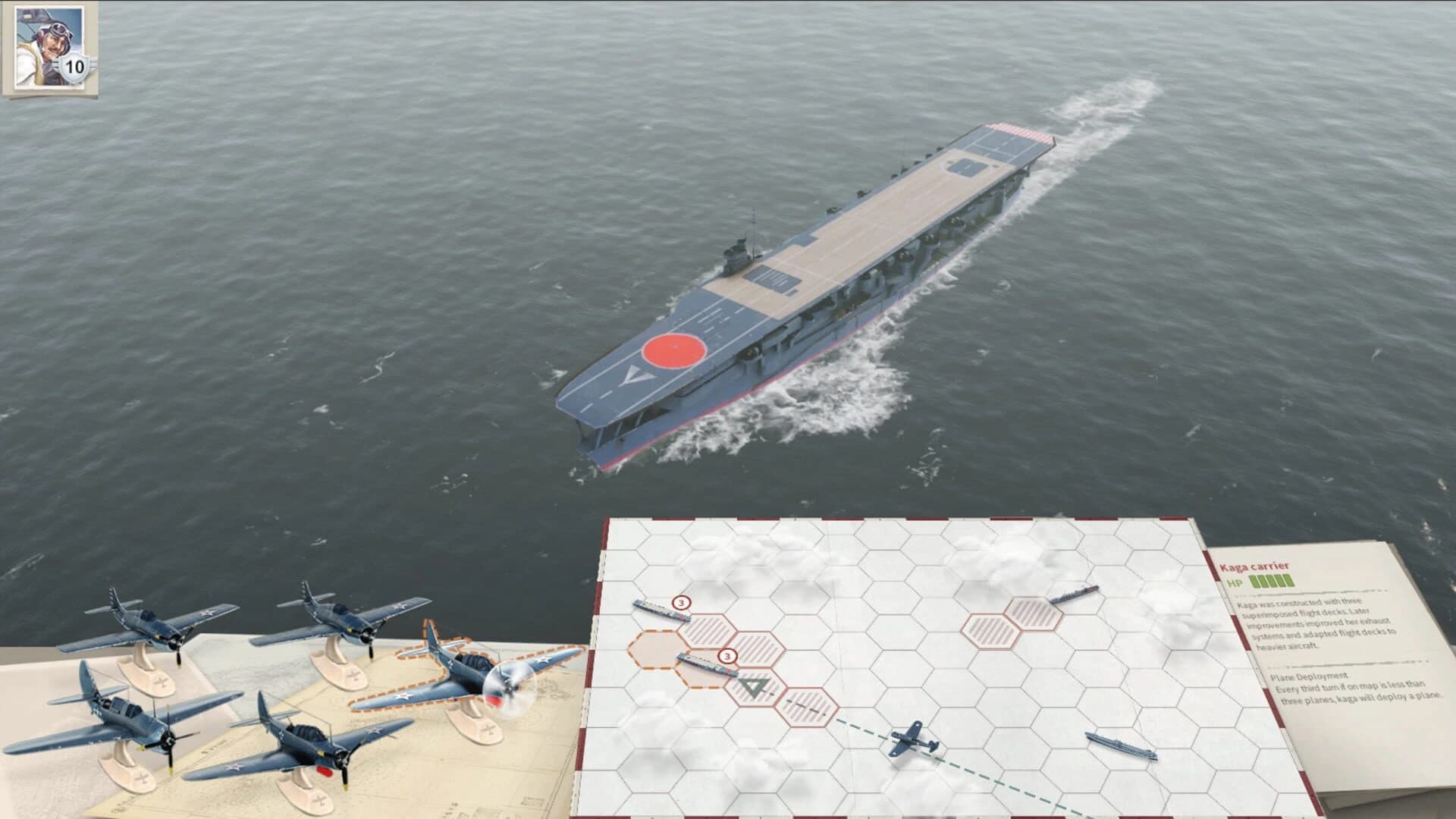Viewport: 1456px width, 819px height.
Task: Click the green triangle objective marker on the hex map
Action: 754,687
